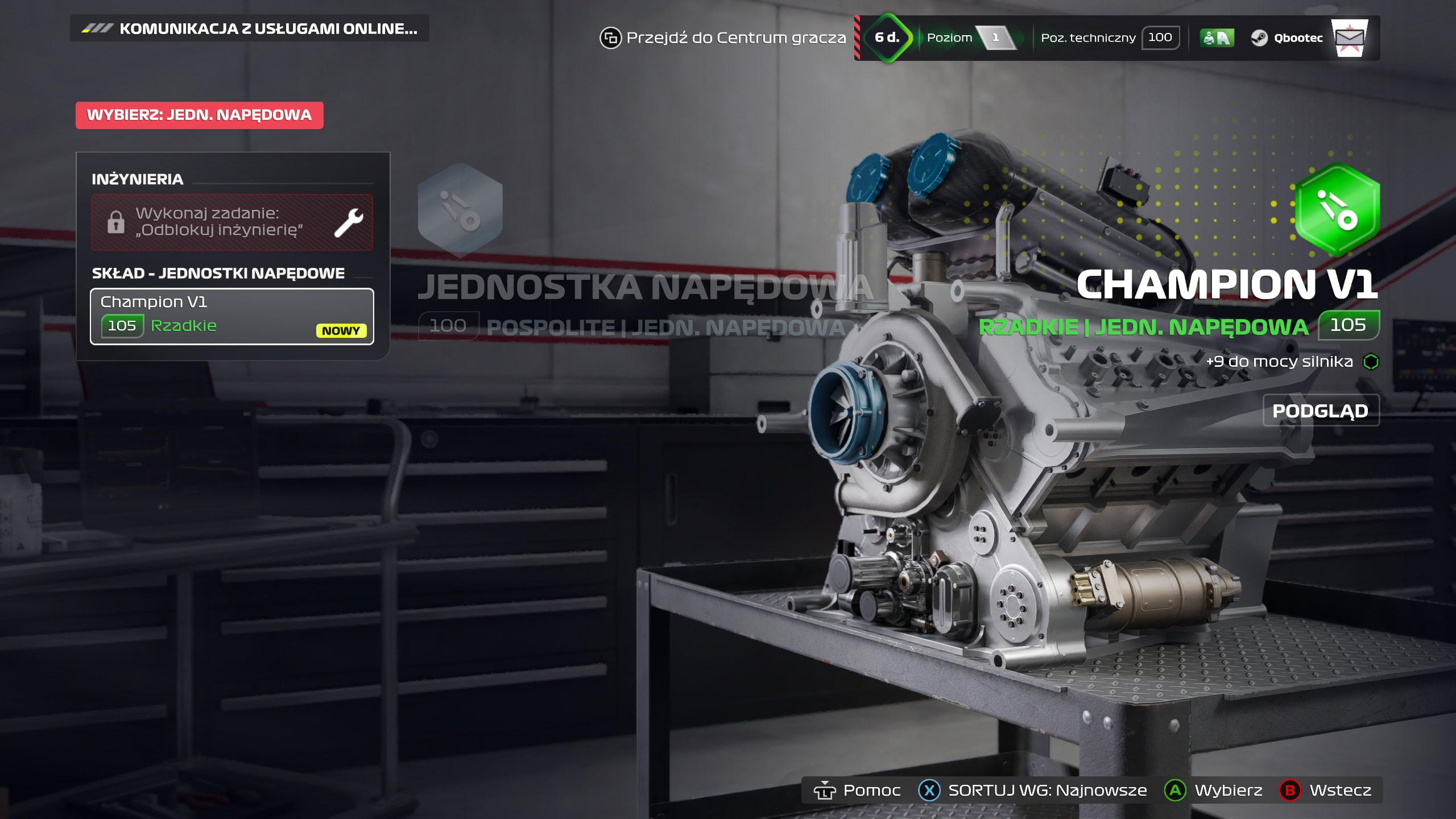Click the green power unit hexagon badge

(x=1337, y=209)
